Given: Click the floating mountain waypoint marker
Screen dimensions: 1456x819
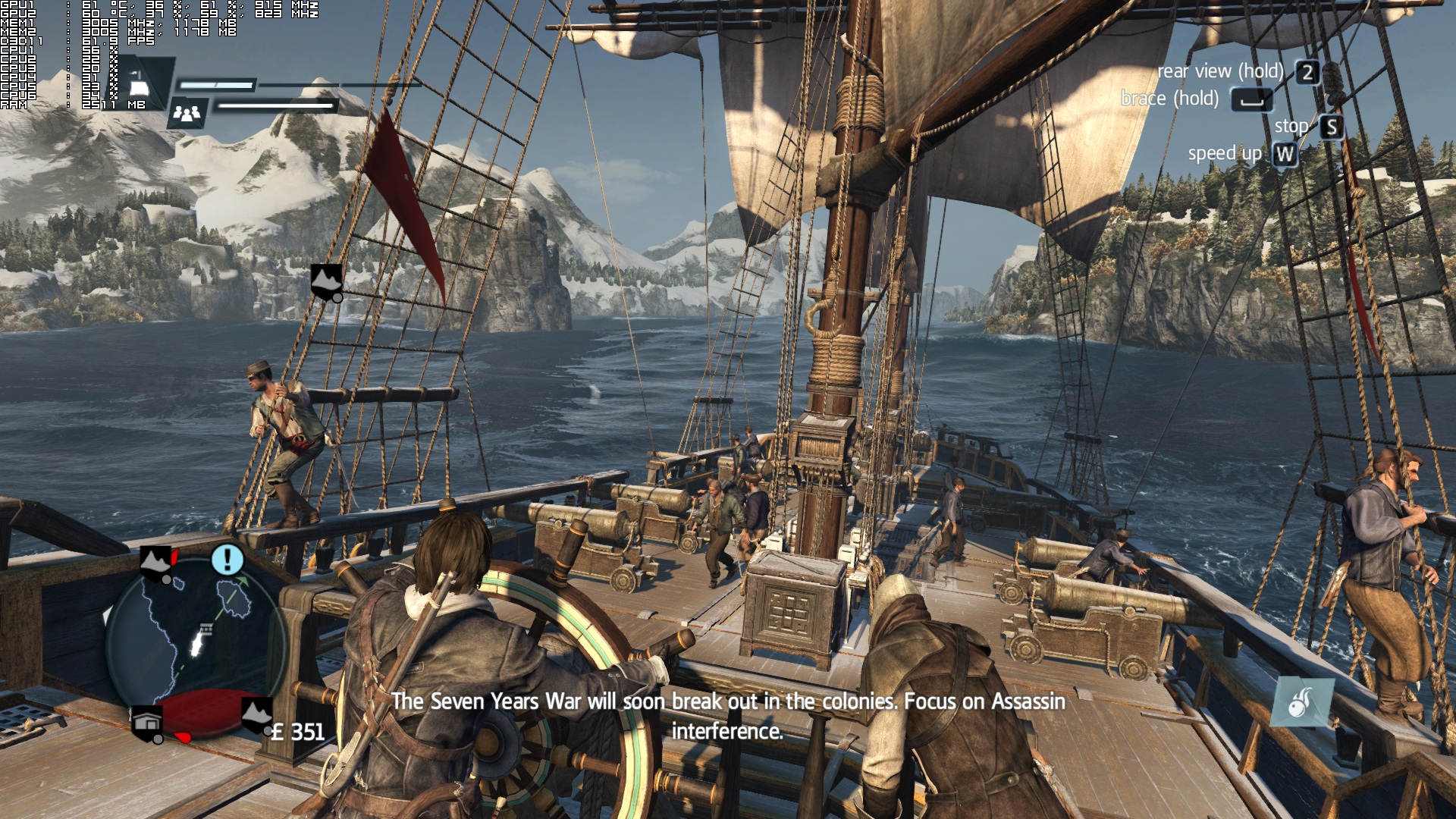Looking at the screenshot, I should pos(326,281).
